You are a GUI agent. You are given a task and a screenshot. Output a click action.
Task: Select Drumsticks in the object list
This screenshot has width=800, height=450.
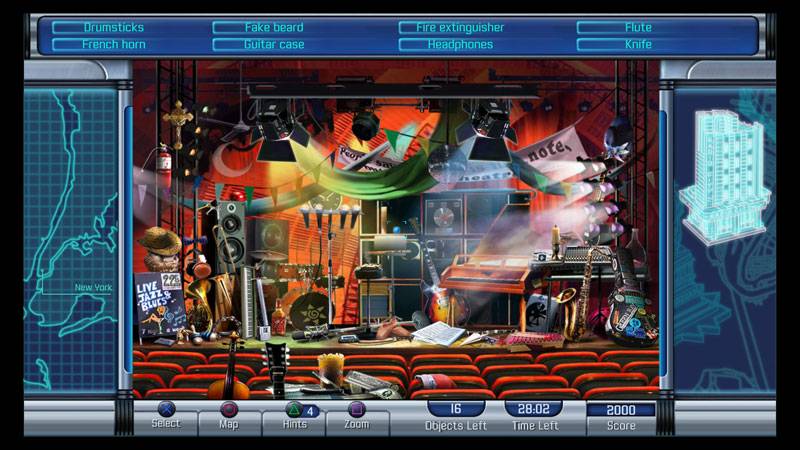pyautogui.click(x=113, y=28)
